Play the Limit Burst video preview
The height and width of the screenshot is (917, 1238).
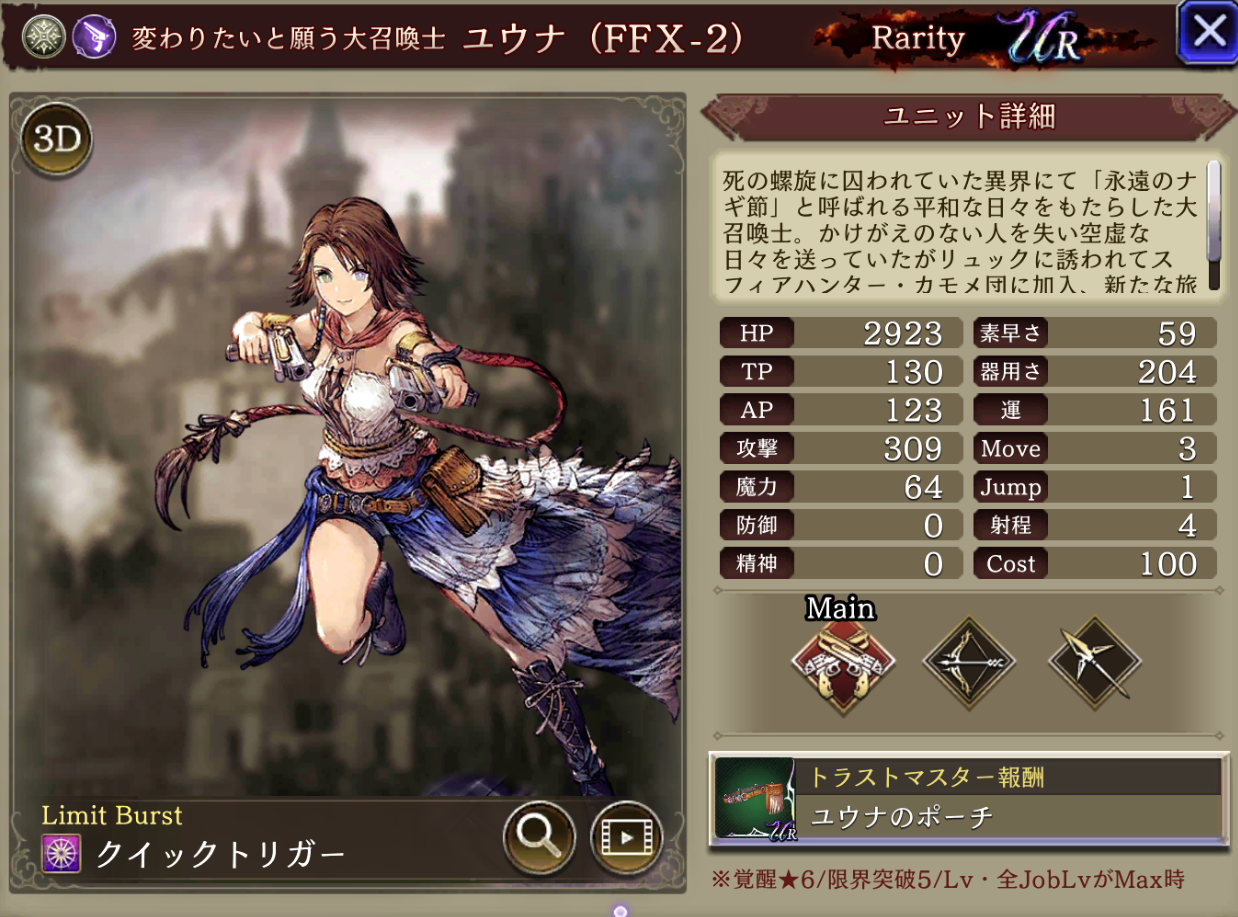[x=627, y=838]
